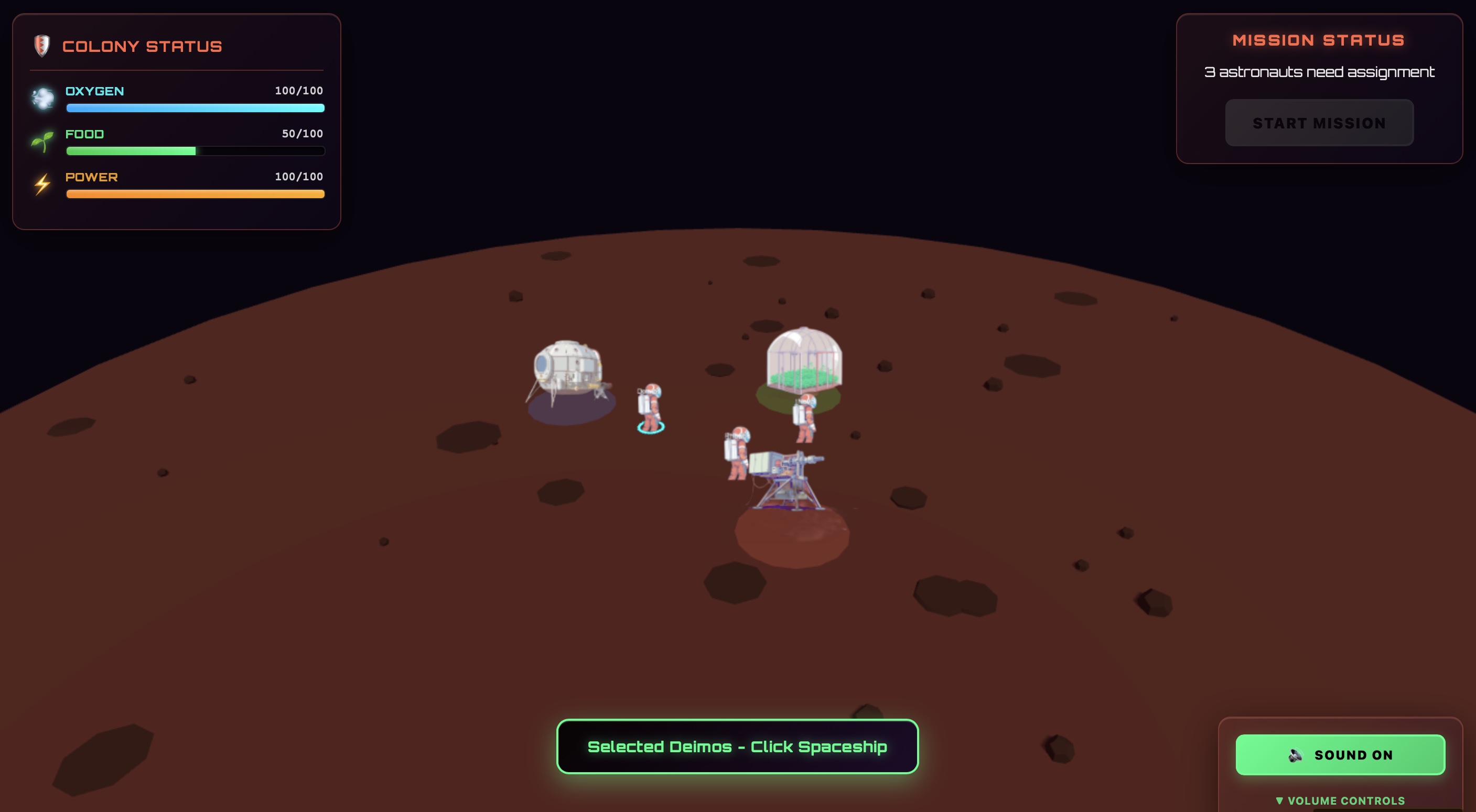The width and height of the screenshot is (1476, 812).
Task: Click the Start Mission button
Action: pyautogui.click(x=1319, y=123)
